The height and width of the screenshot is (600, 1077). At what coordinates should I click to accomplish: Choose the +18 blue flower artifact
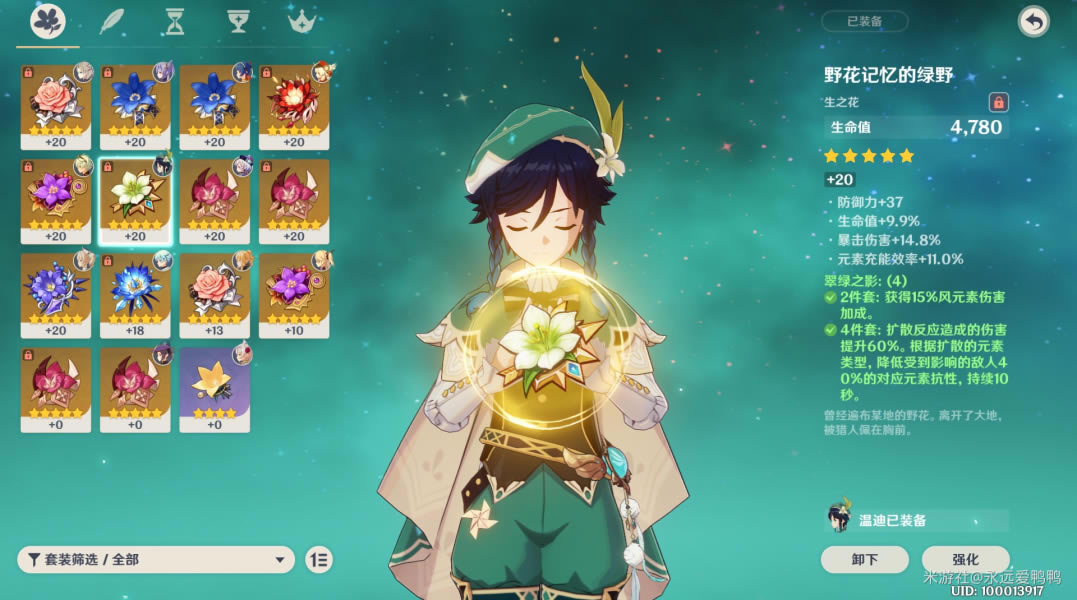click(135, 294)
